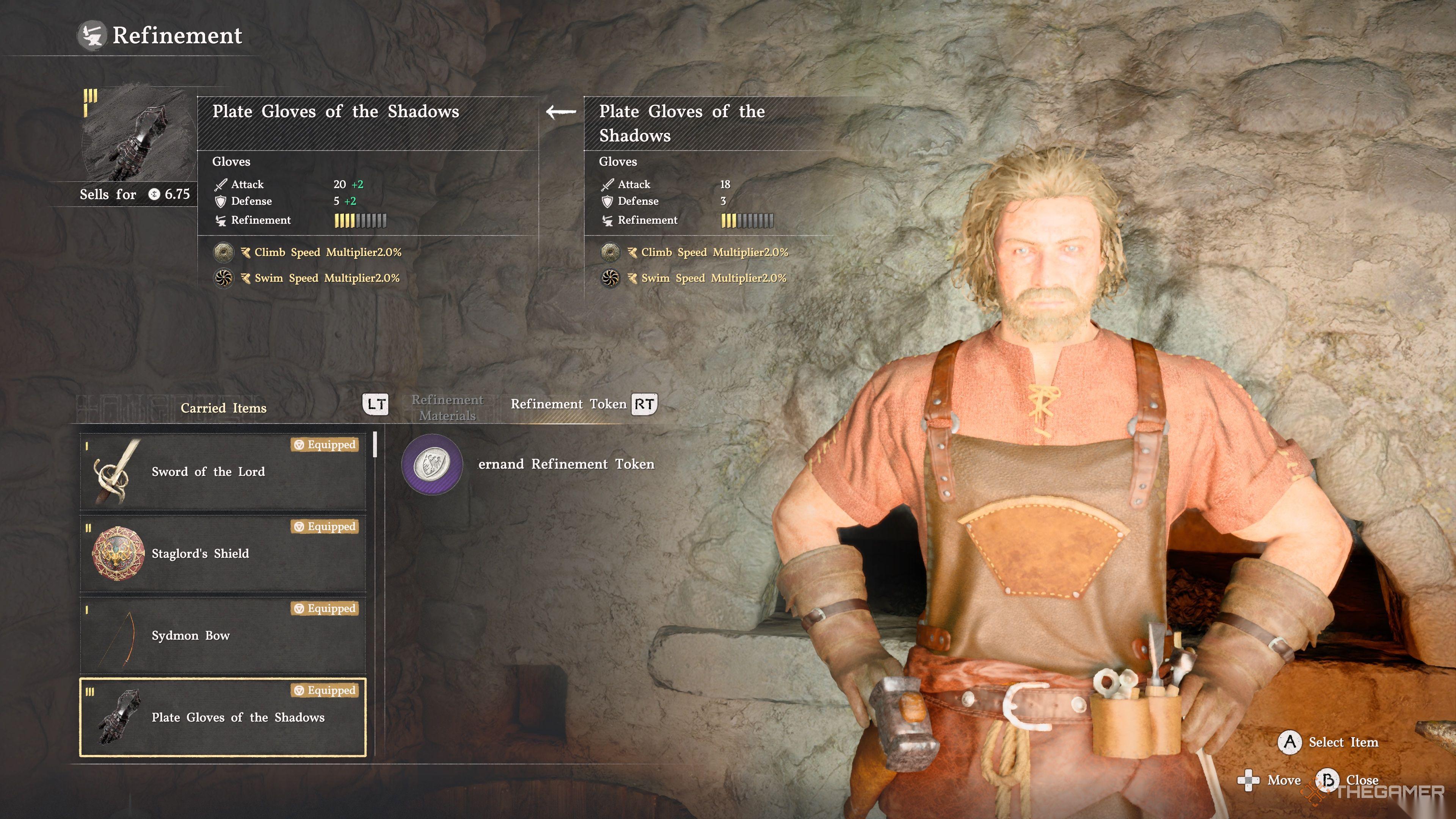Choose Staglord's Shield from carried items
The image size is (1456, 819).
pyautogui.click(x=223, y=553)
